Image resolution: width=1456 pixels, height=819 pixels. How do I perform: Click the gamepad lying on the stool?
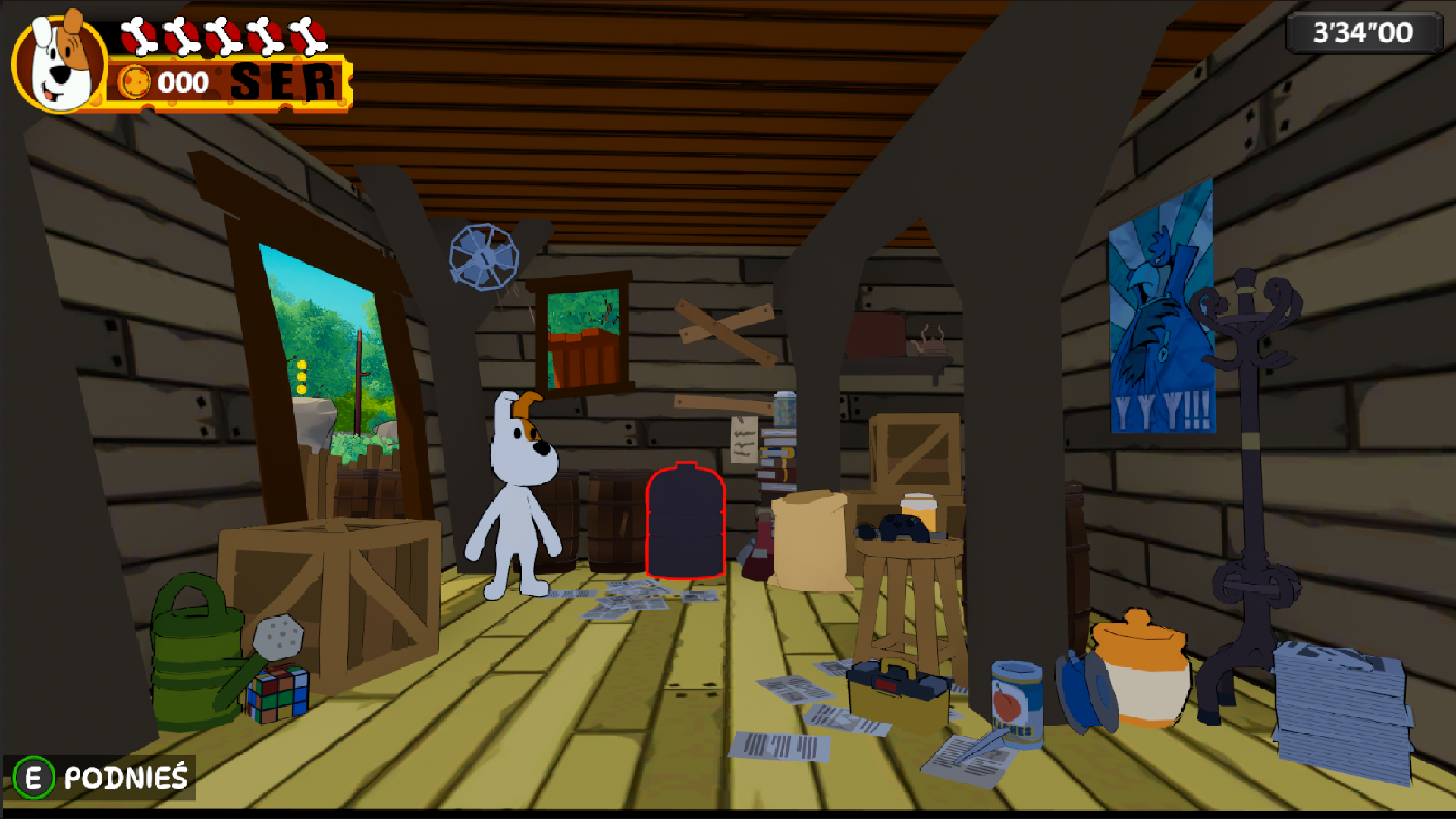(x=902, y=527)
